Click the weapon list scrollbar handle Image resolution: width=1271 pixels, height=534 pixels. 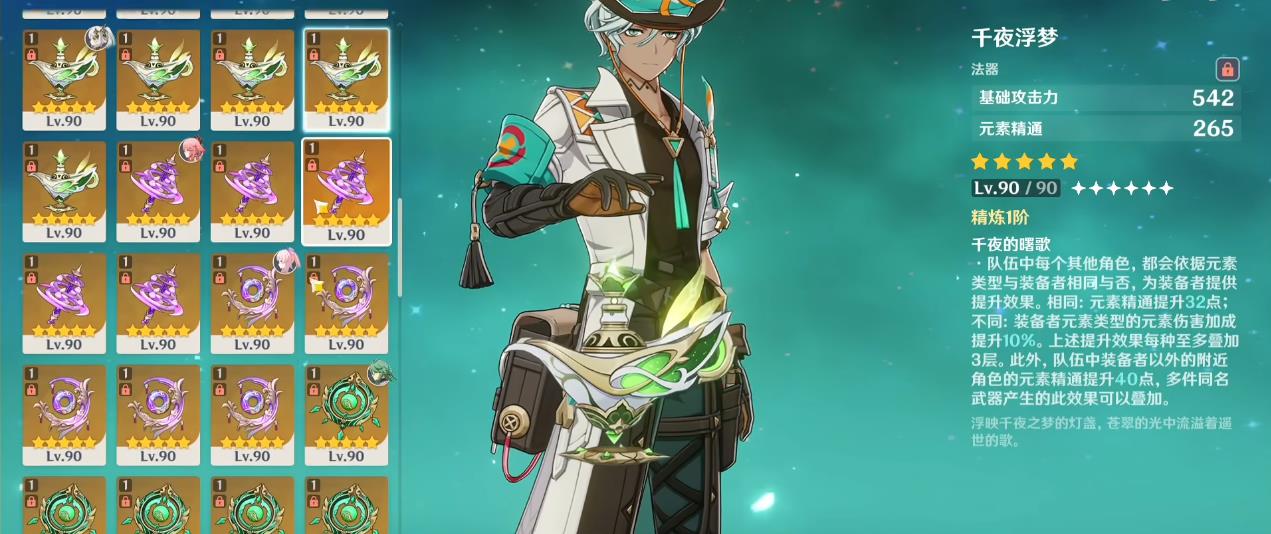(x=399, y=246)
